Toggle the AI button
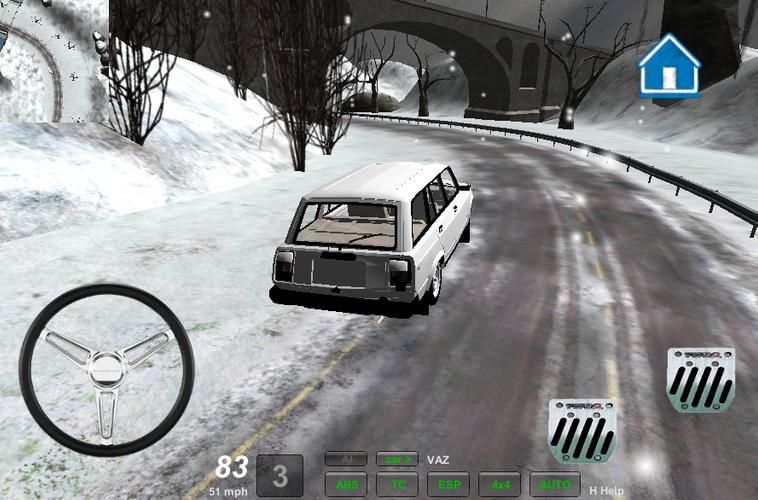 pyautogui.click(x=346, y=459)
